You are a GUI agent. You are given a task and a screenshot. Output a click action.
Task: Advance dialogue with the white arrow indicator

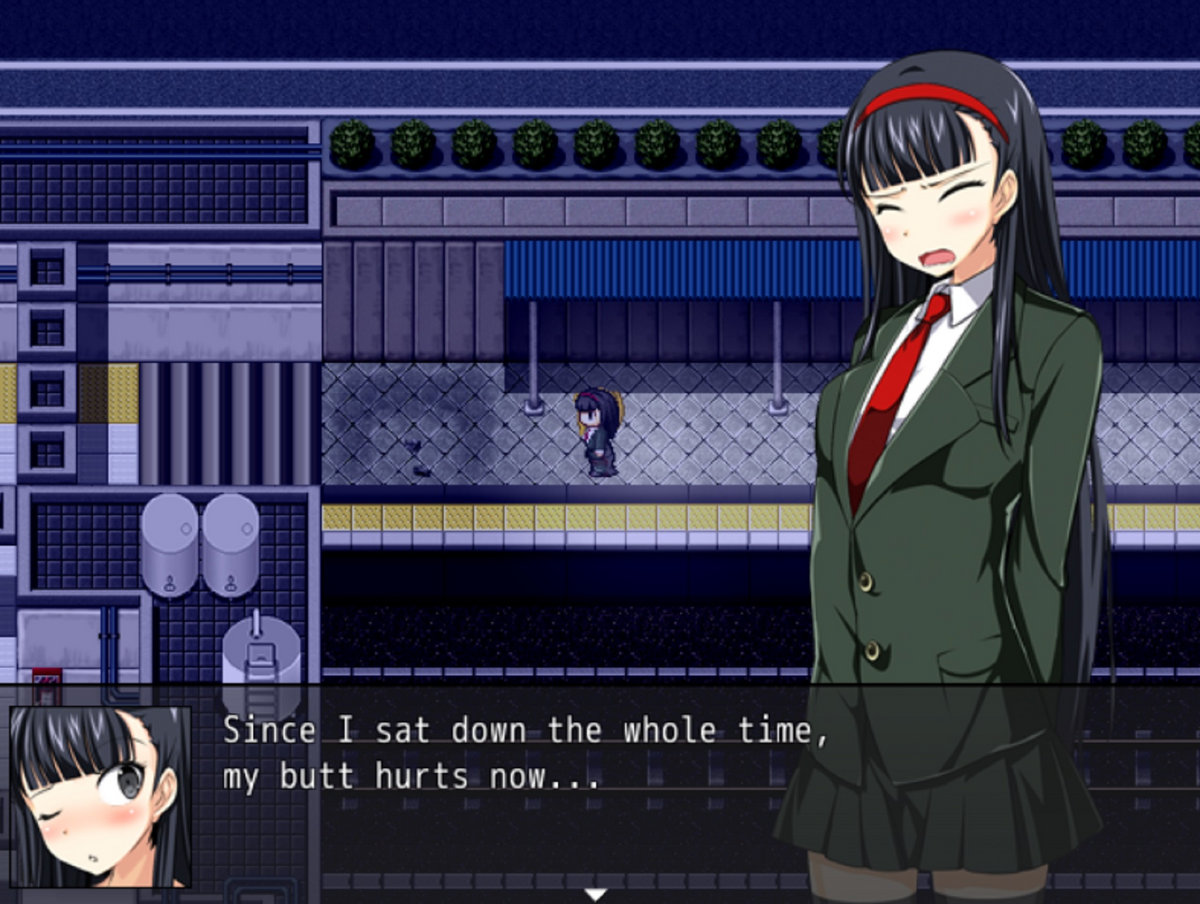pyautogui.click(x=596, y=894)
